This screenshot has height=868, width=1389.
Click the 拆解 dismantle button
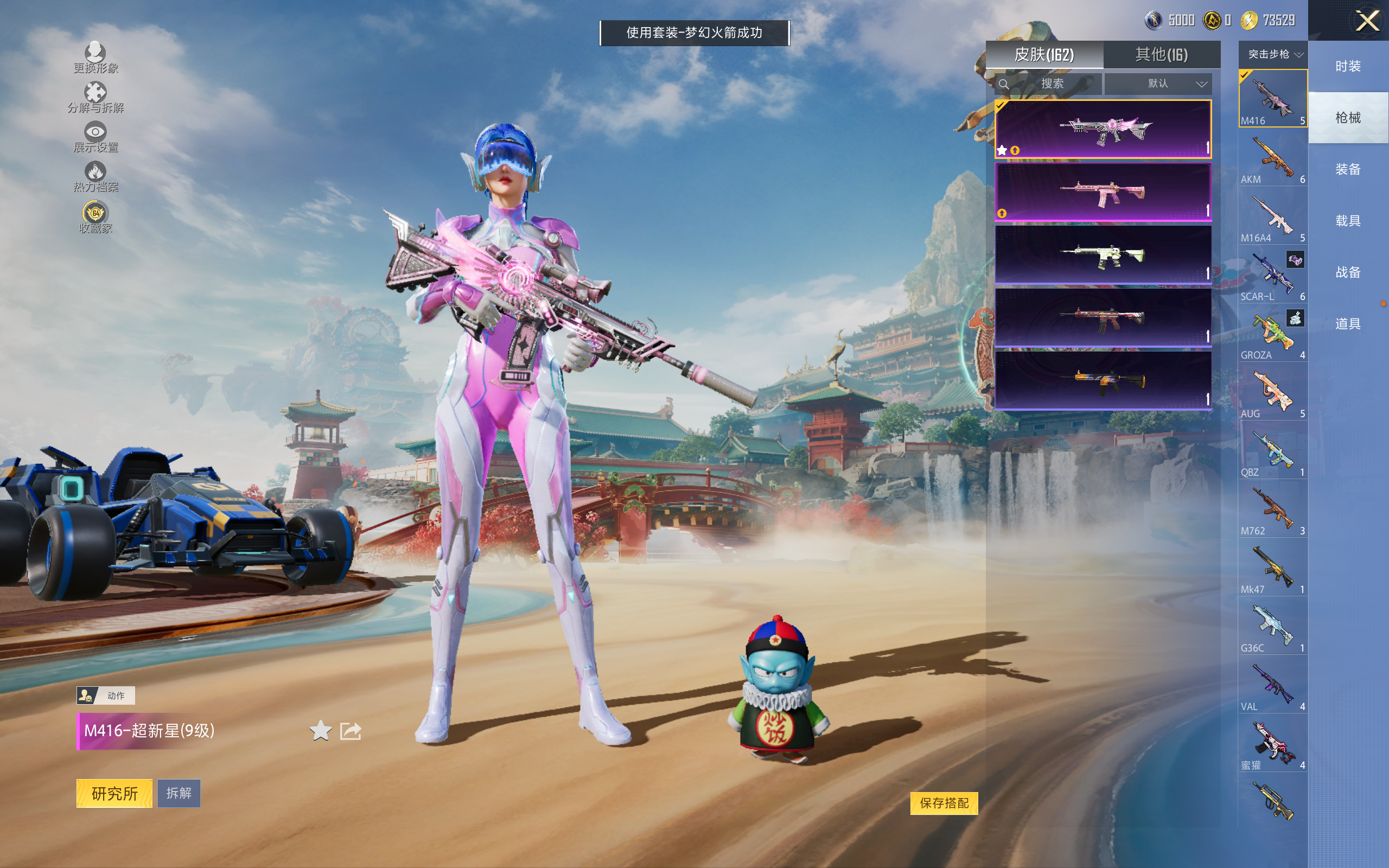pyautogui.click(x=179, y=793)
